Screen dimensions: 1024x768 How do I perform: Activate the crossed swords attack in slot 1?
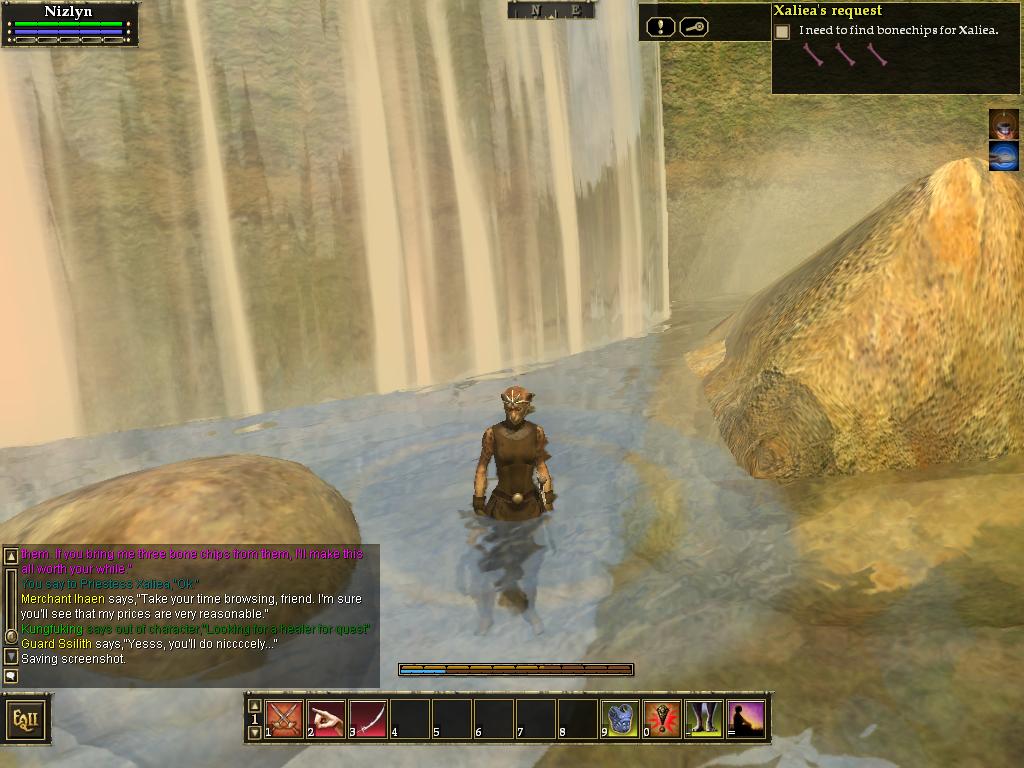pyautogui.click(x=285, y=719)
